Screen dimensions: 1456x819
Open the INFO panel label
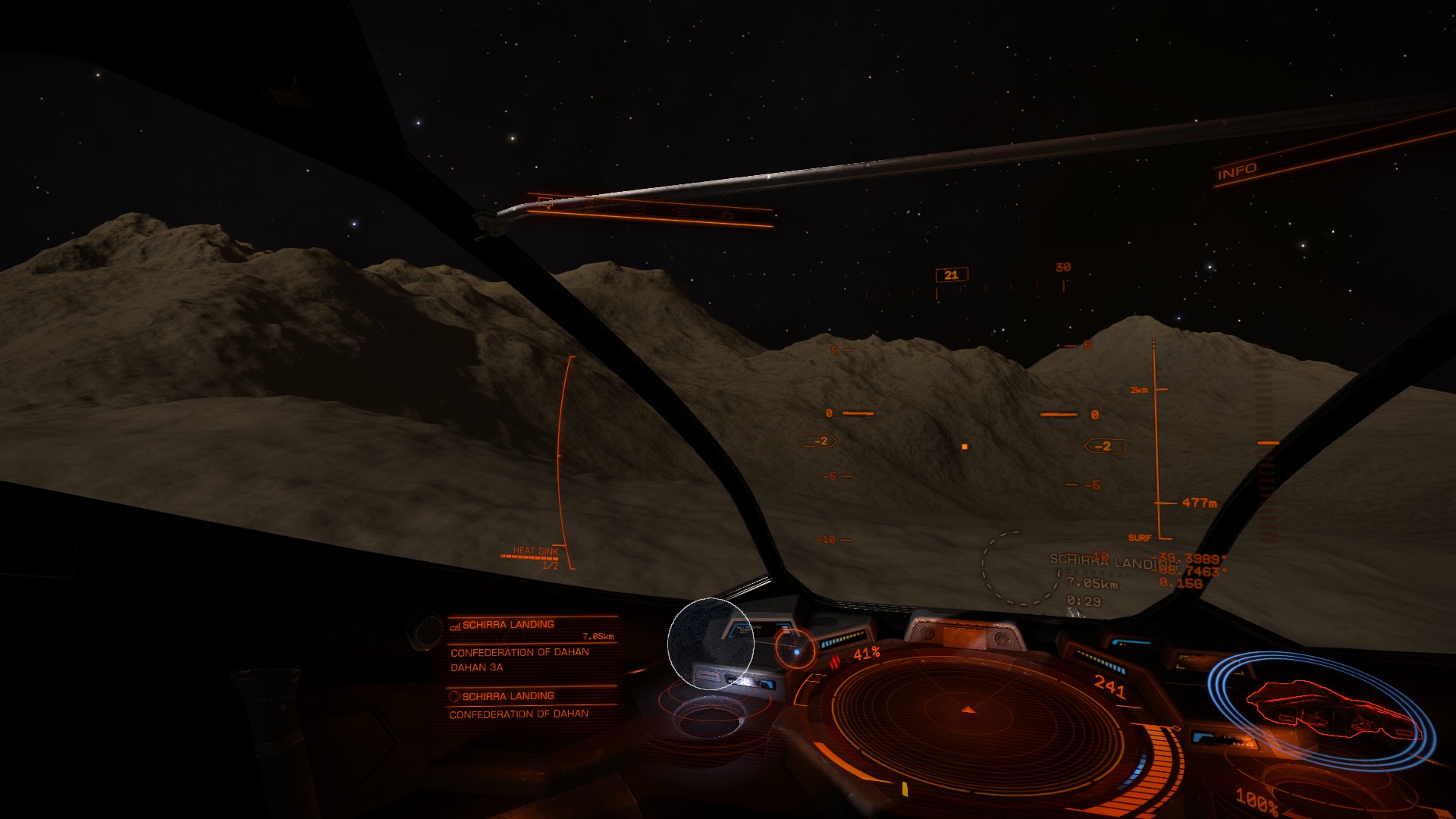1237,171
